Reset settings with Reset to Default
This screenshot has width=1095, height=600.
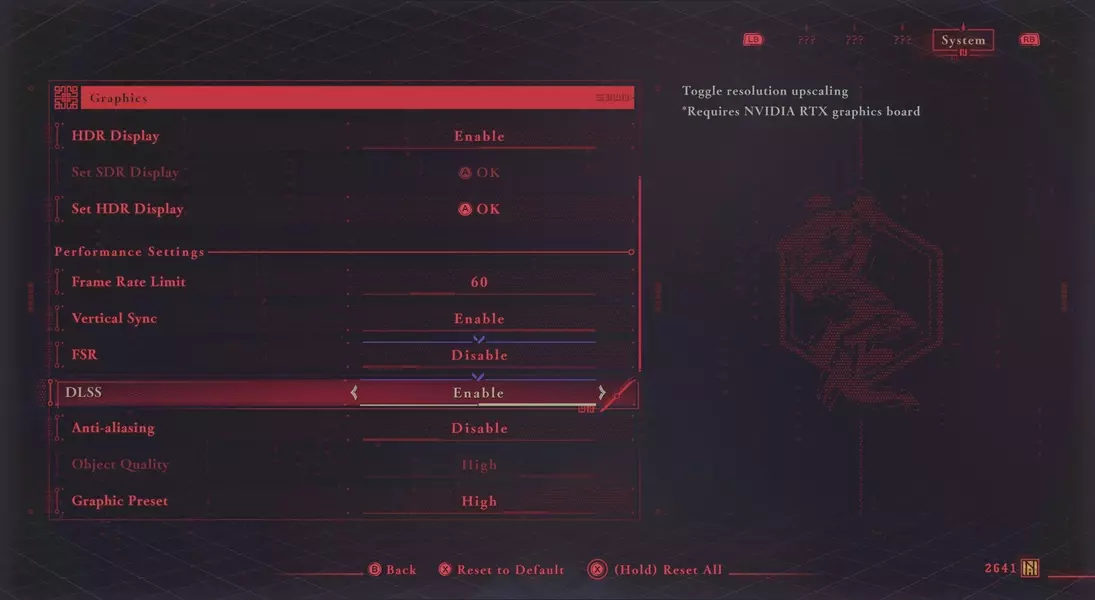pyautogui.click(x=501, y=570)
